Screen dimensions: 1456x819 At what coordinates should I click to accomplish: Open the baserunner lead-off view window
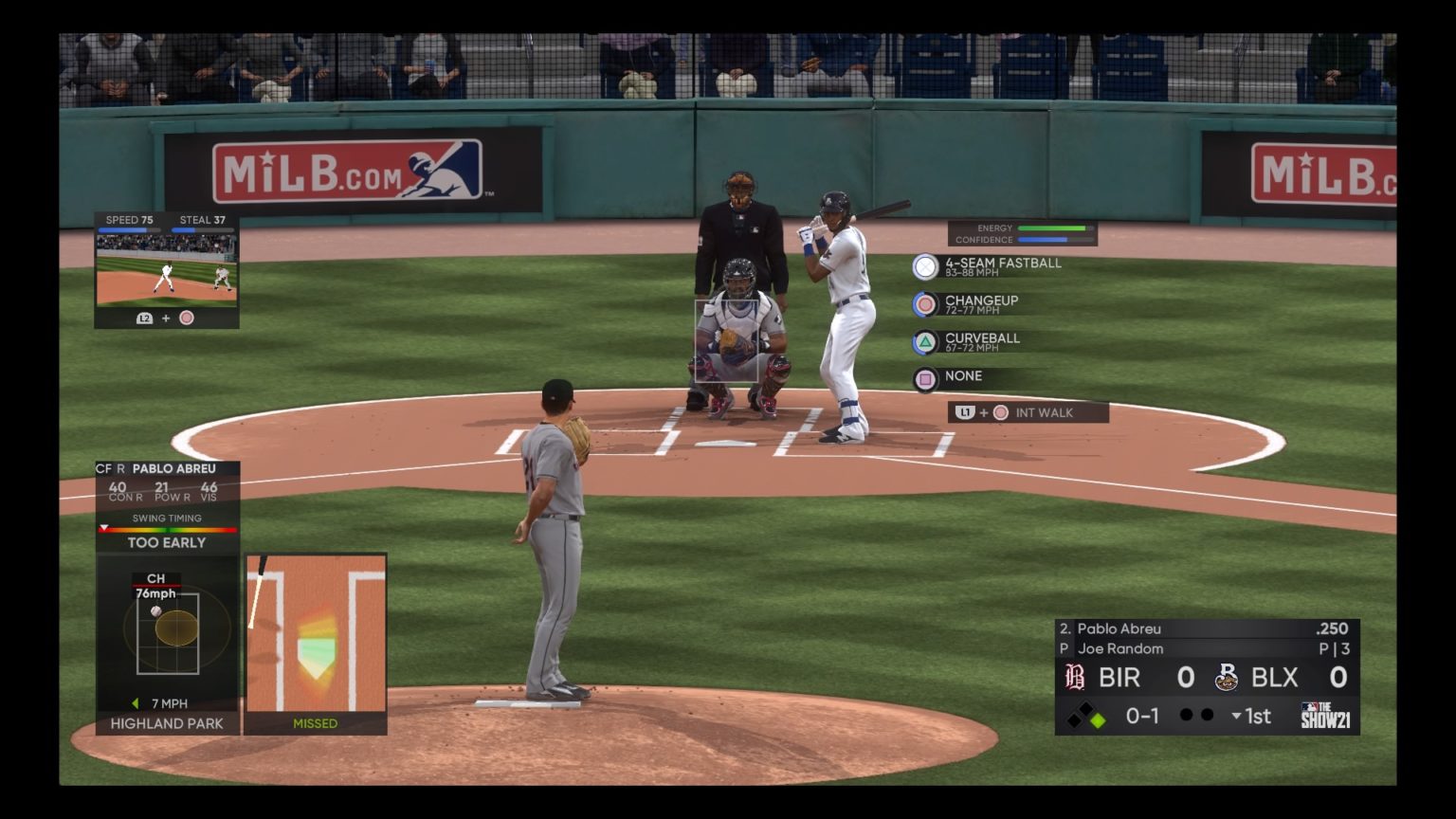pos(167,269)
